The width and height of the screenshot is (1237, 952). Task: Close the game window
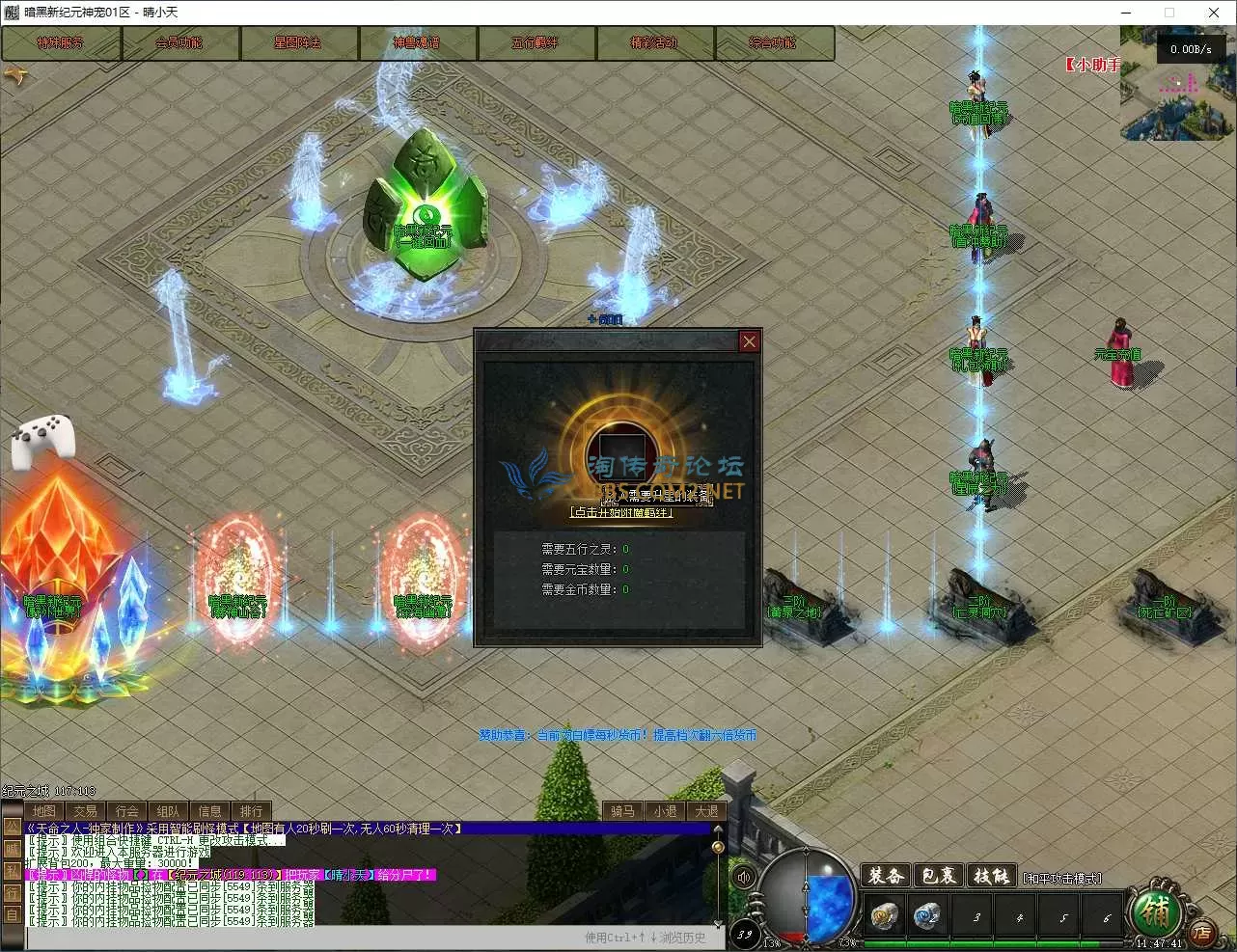(1214, 13)
